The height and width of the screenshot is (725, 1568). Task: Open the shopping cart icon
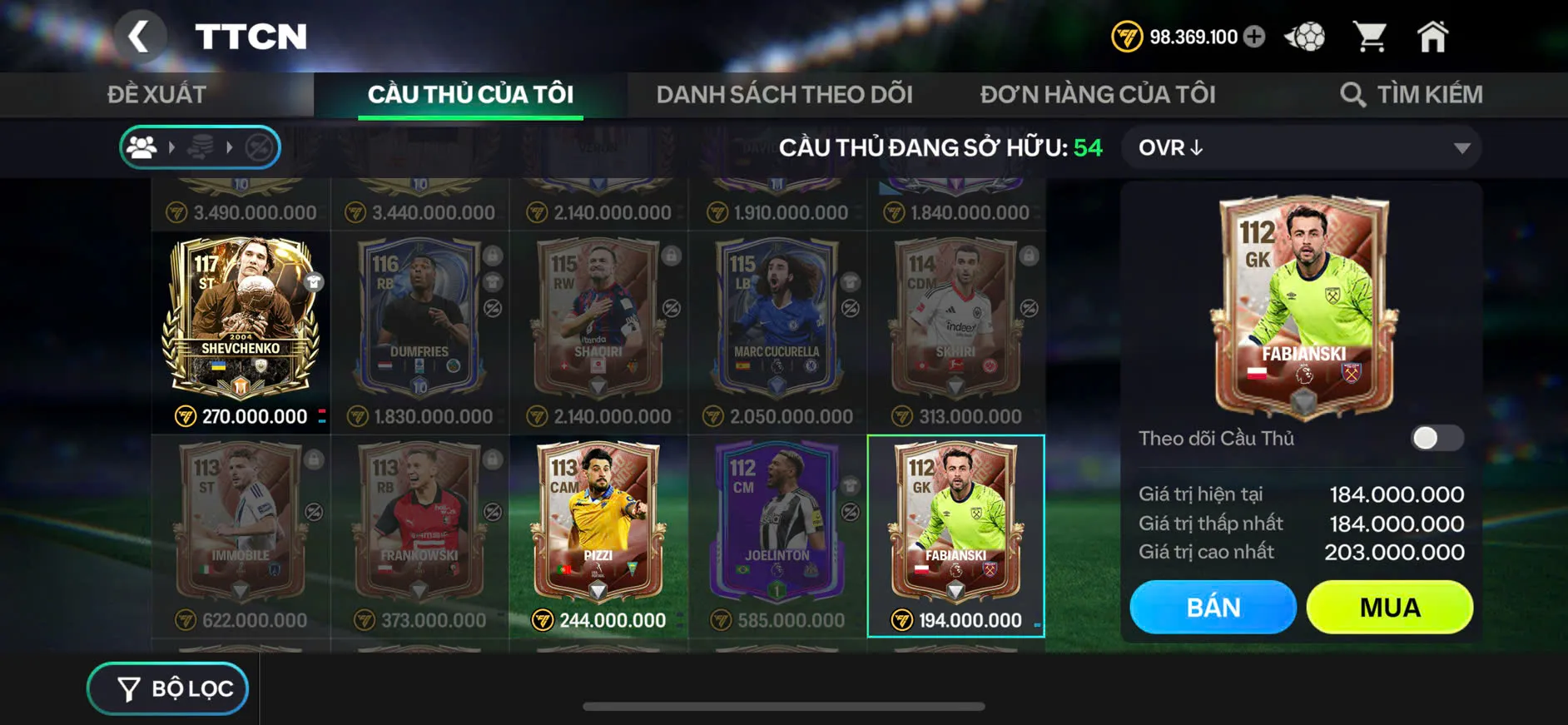click(x=1370, y=36)
